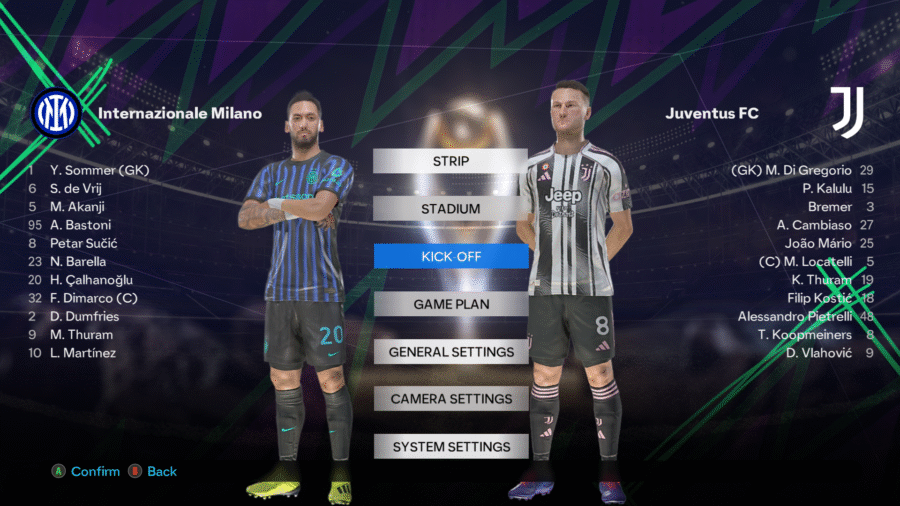Choose the Stadium menu entry

pyautogui.click(x=450, y=209)
